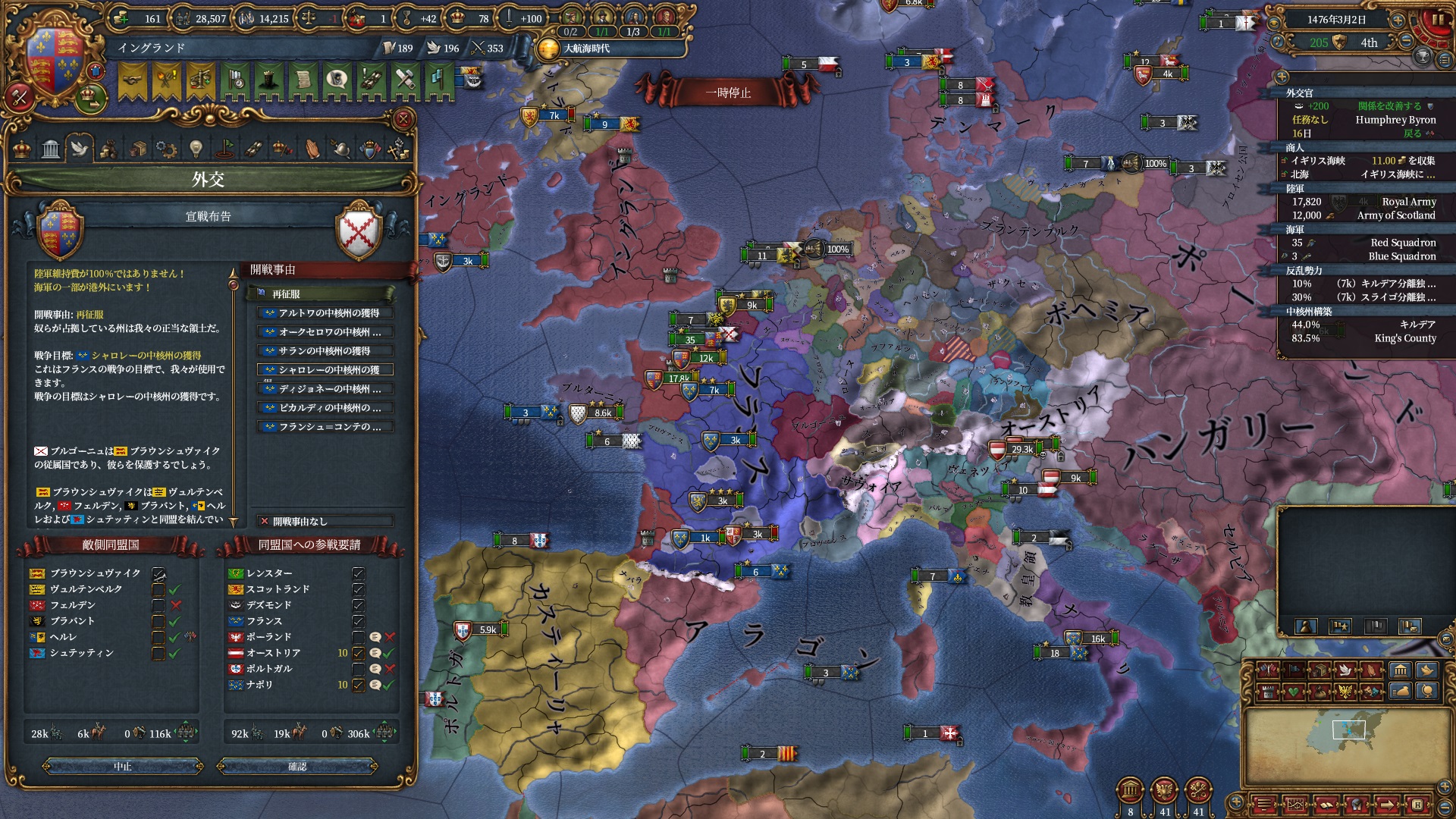Viewport: 1456px width, 819px height.
Task: Select アルトワの中核州の獲得 casus belli
Action: point(326,312)
